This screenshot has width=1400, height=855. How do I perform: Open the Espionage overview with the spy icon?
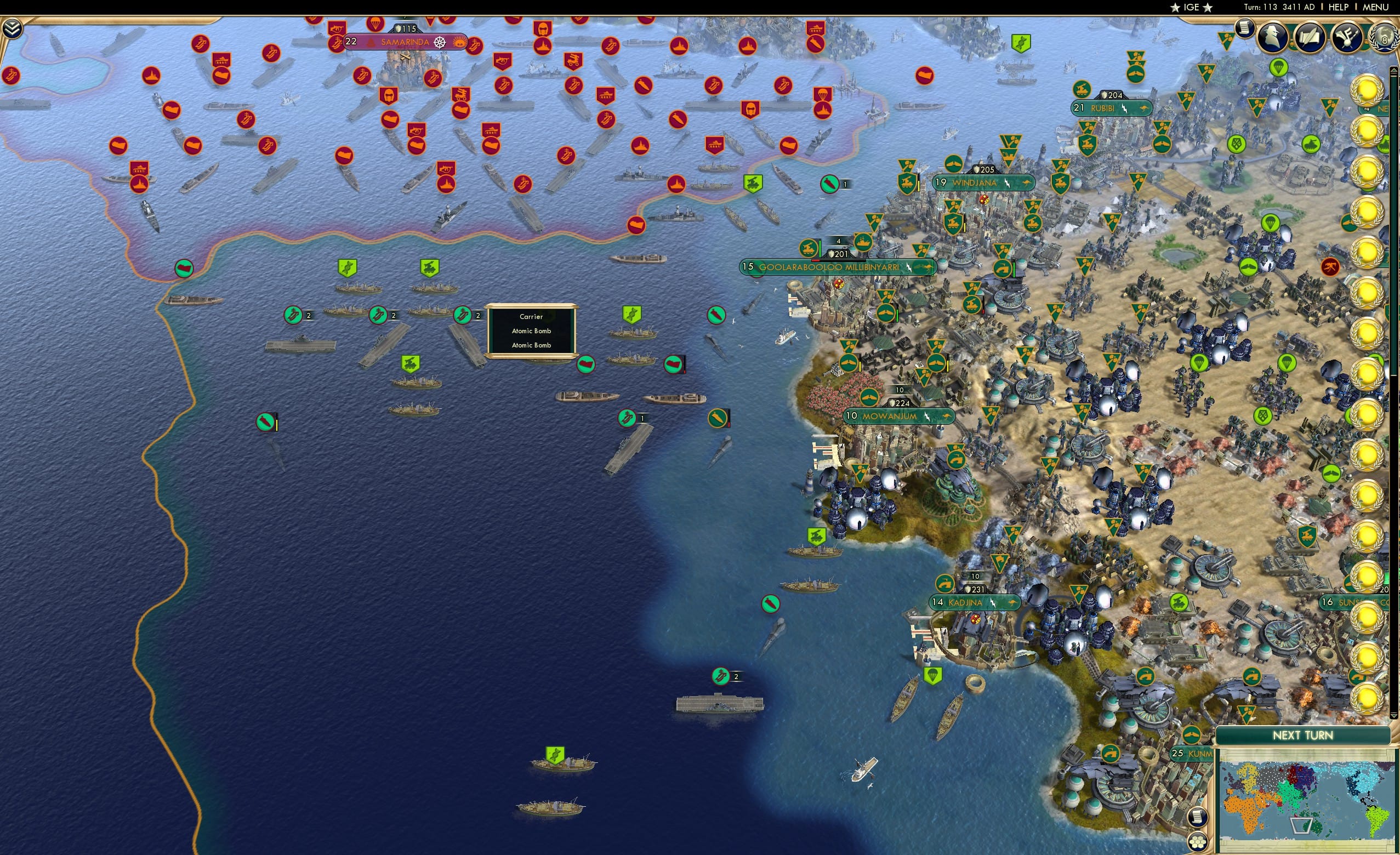pos(1272,35)
